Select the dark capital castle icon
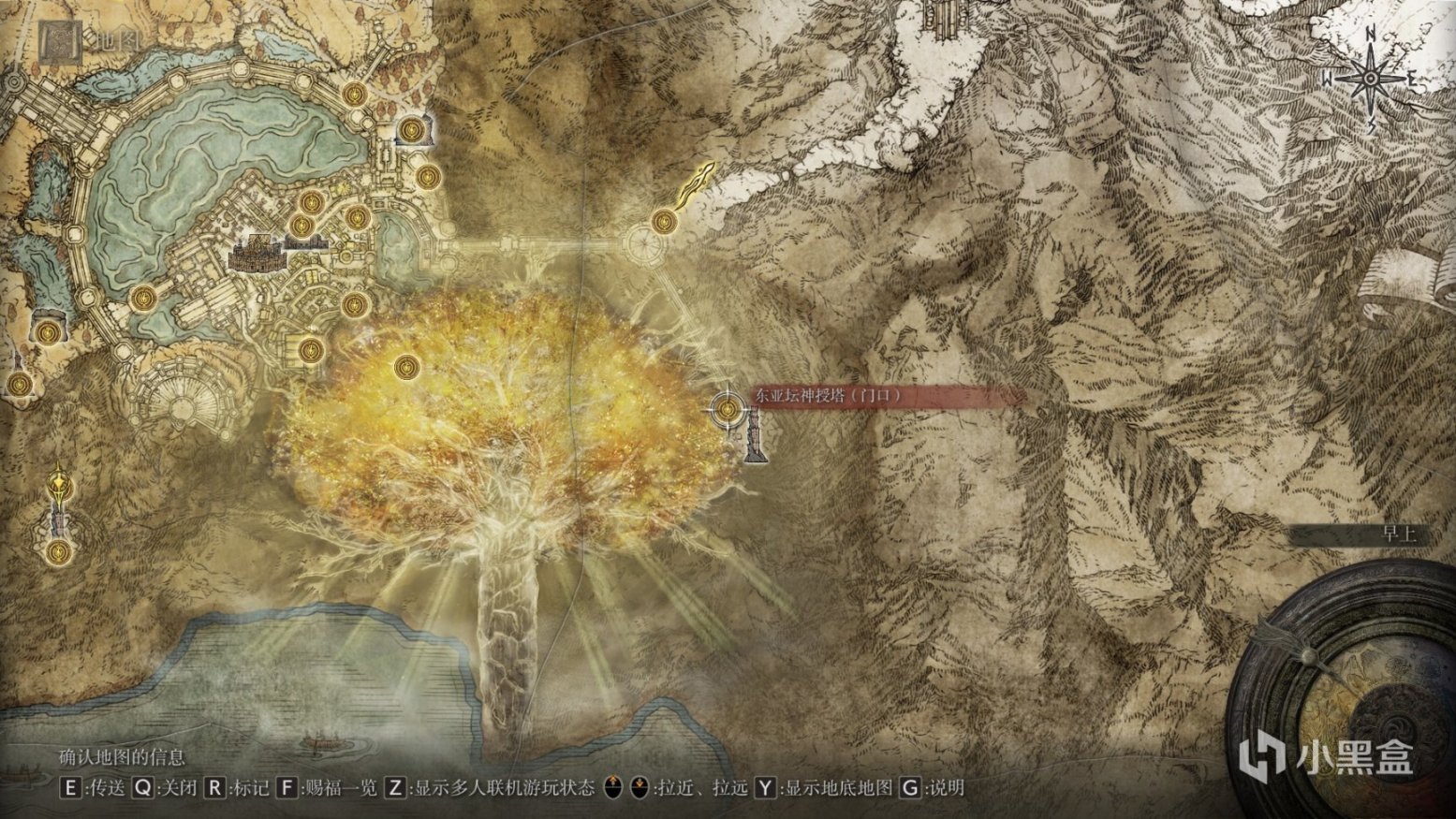This screenshot has width=1456, height=819. coord(254,253)
